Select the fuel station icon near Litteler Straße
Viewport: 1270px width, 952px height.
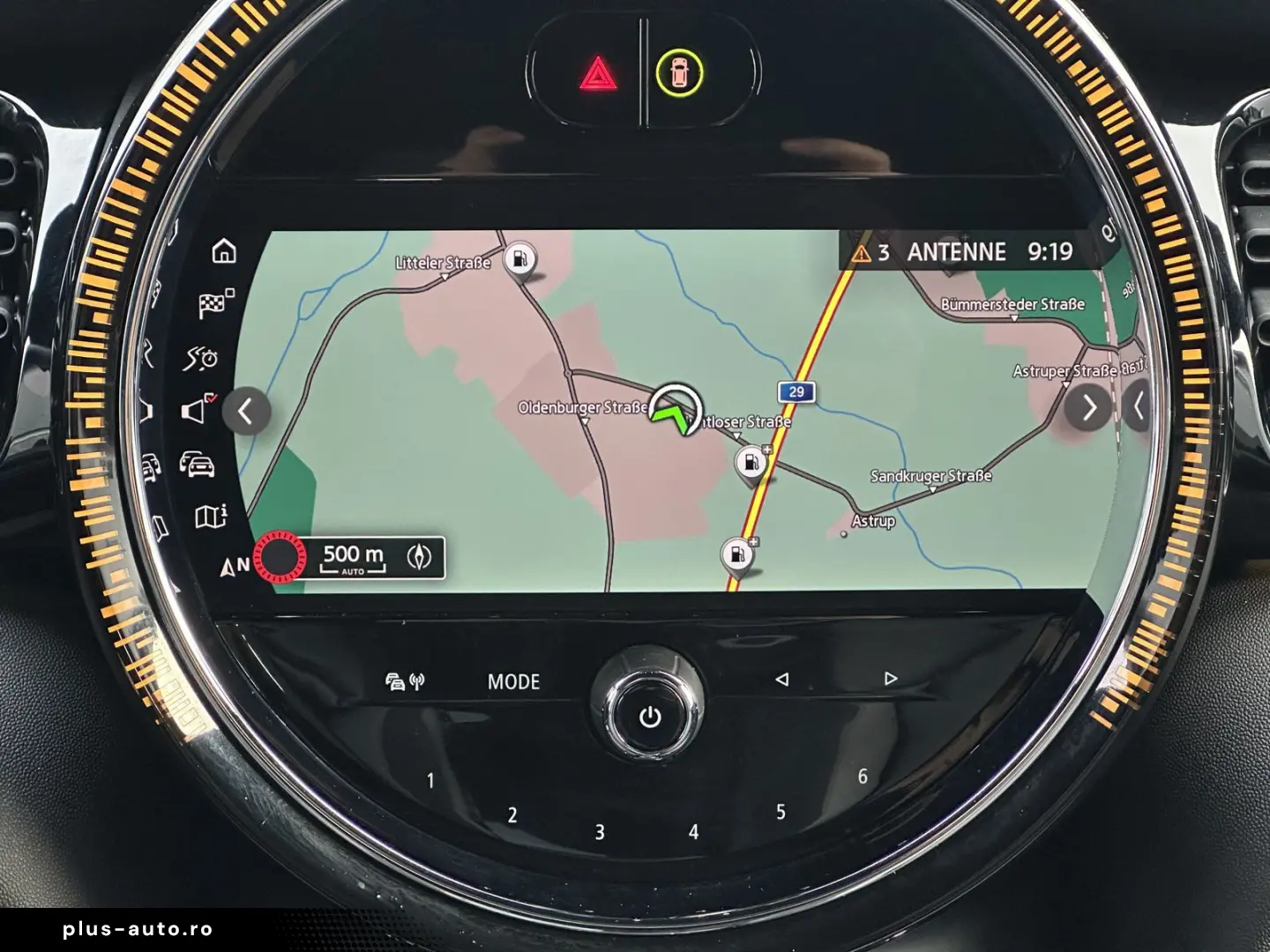519,260
